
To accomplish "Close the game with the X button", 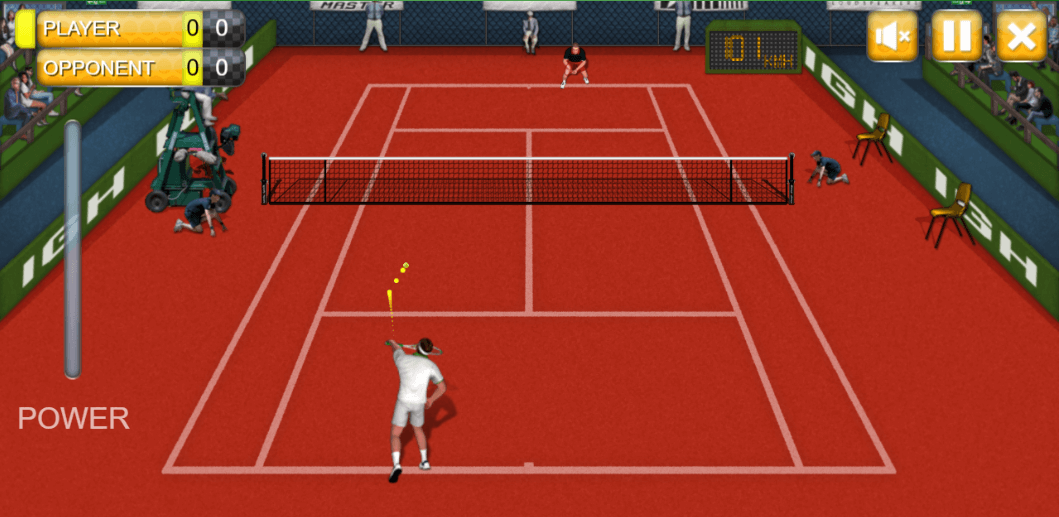I will coord(1020,37).
